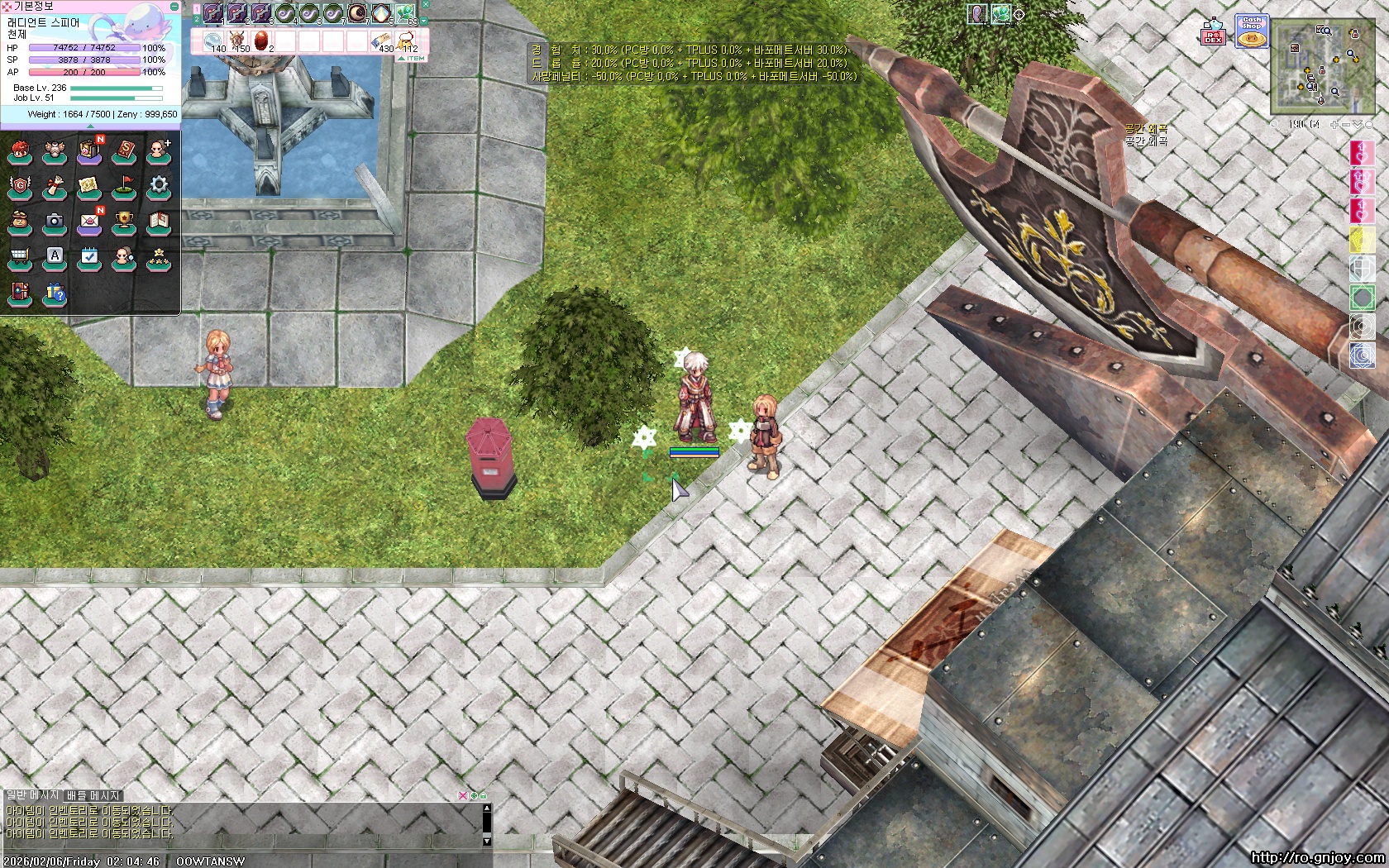Use the red gem item slot

[261, 41]
